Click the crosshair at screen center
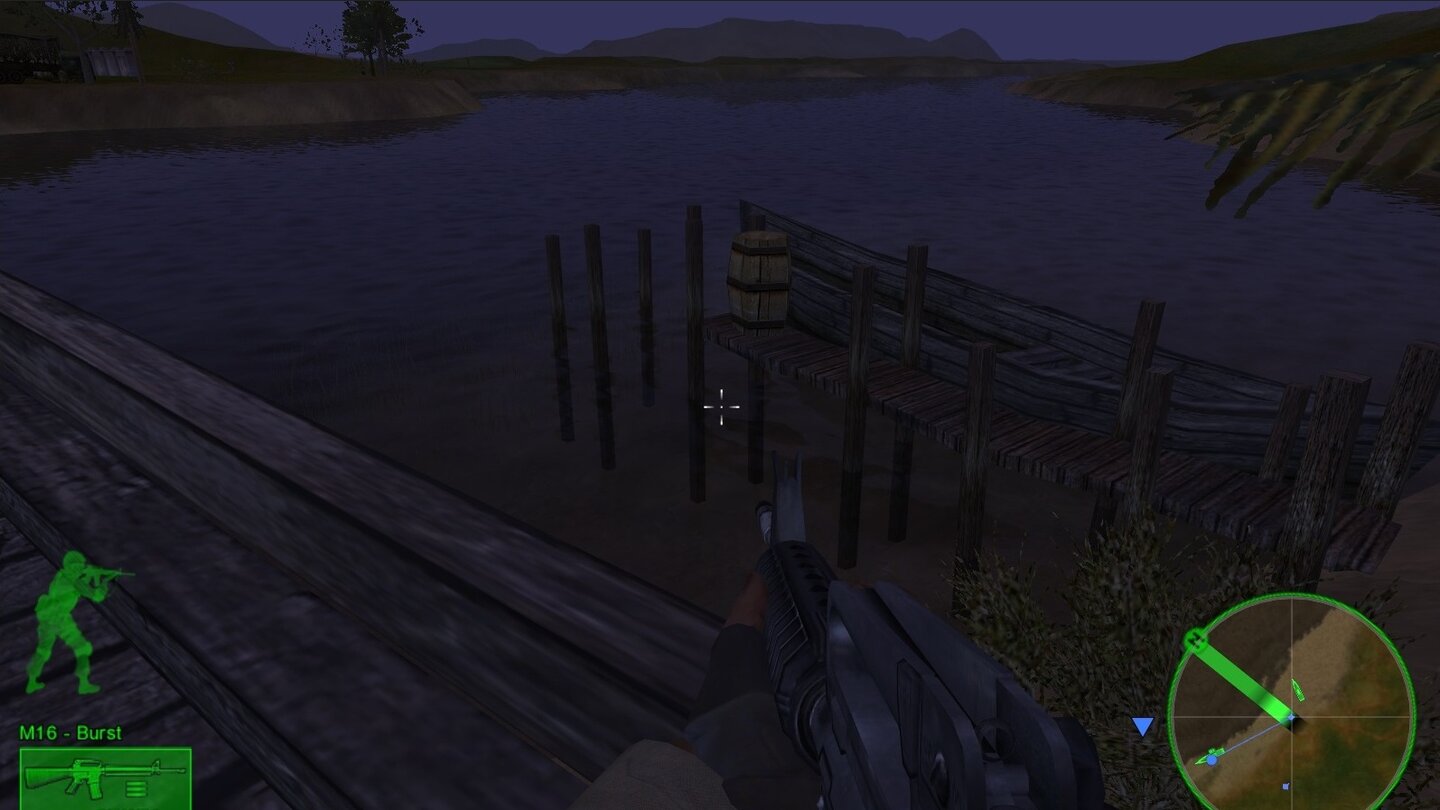Image resolution: width=1440 pixels, height=810 pixels. point(722,406)
